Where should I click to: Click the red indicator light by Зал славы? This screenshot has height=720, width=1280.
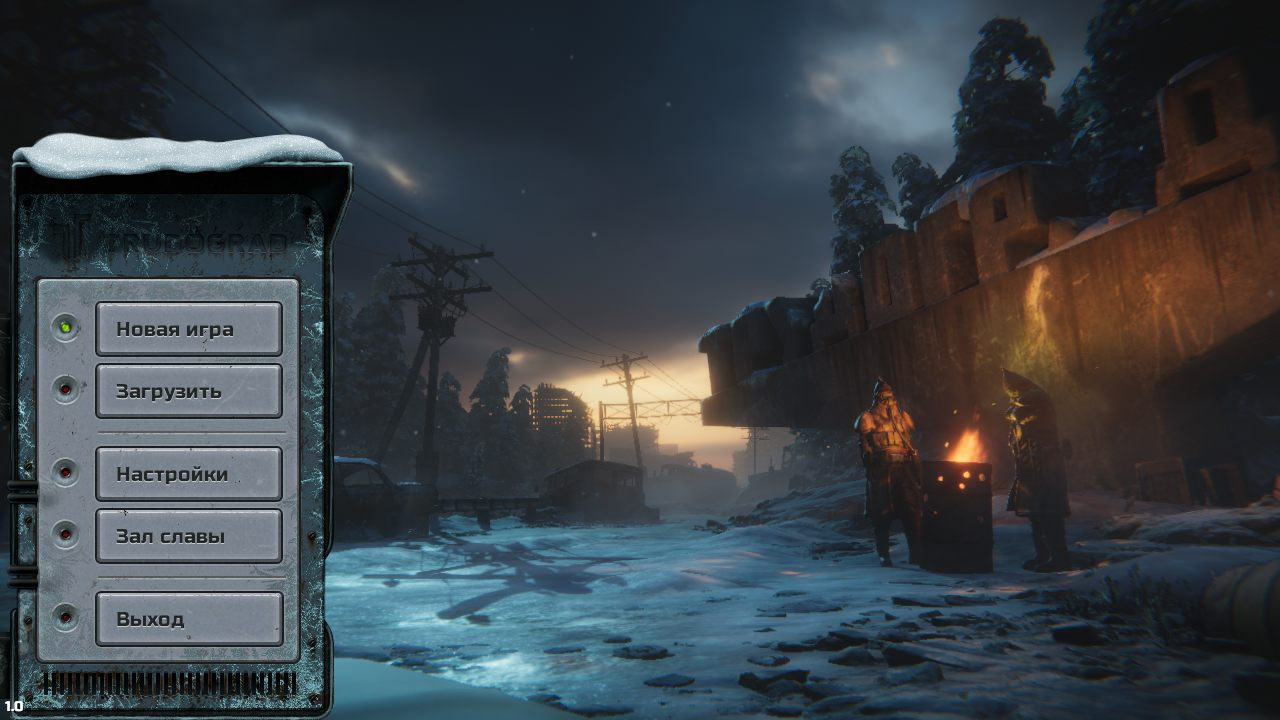pyautogui.click(x=66, y=533)
